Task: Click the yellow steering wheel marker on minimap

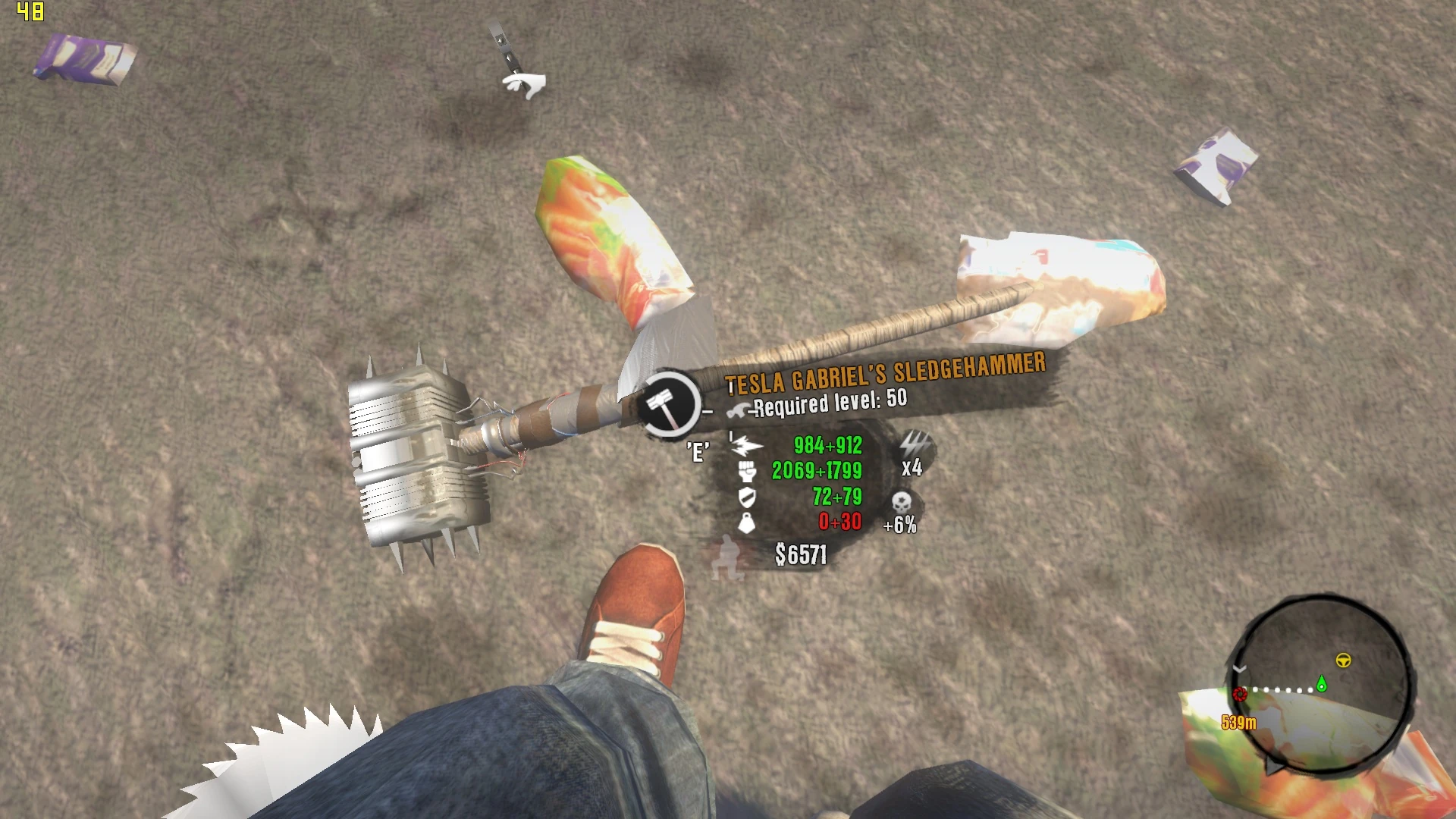Action: coord(1343,661)
